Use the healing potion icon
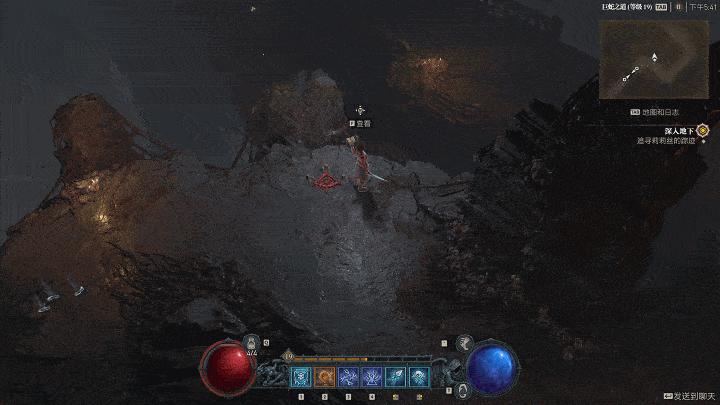 252,343
